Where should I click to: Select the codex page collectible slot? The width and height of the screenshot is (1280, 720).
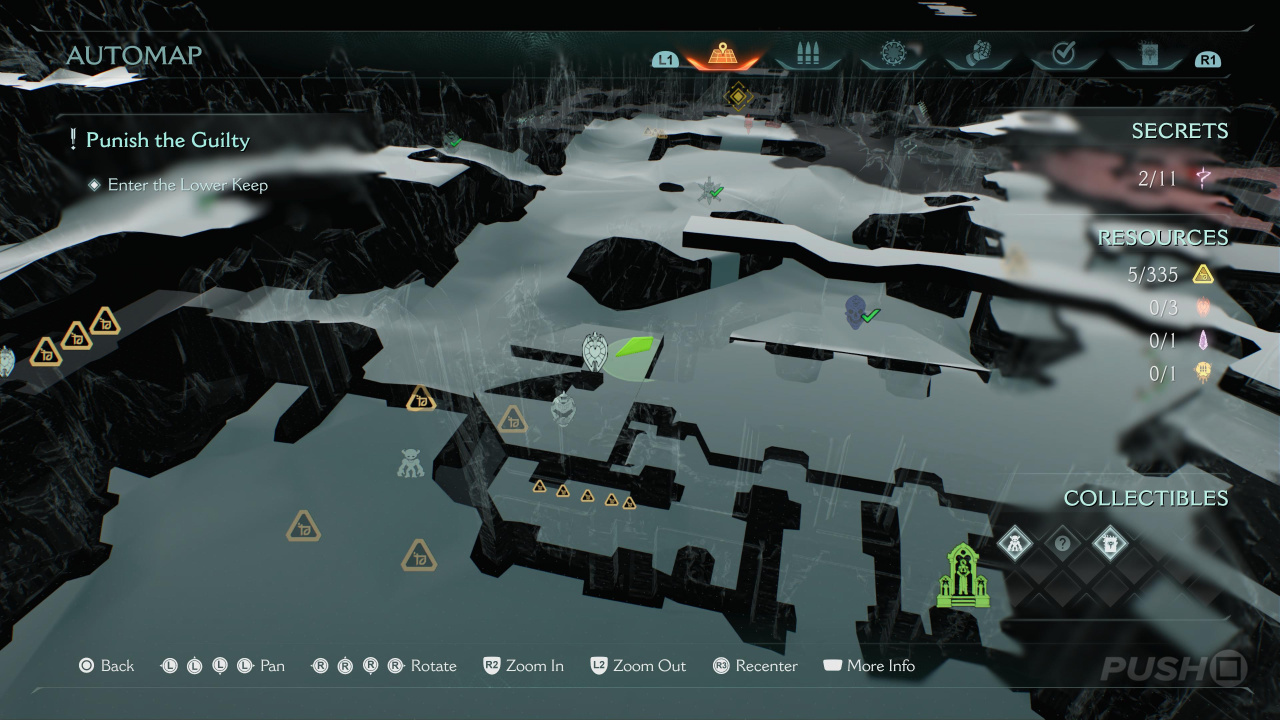pyautogui.click(x=1109, y=544)
